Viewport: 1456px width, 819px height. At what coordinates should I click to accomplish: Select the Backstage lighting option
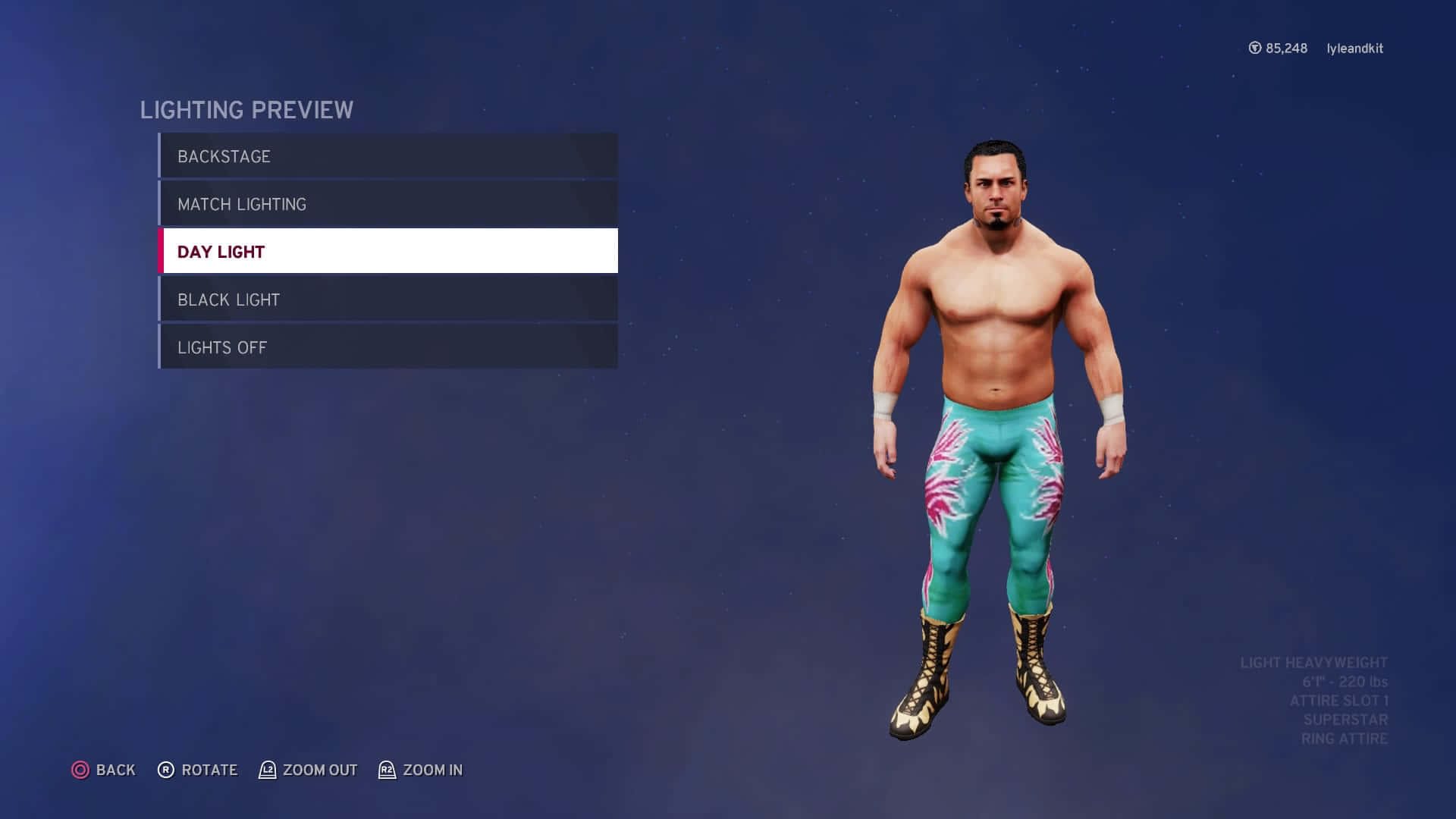tap(388, 156)
